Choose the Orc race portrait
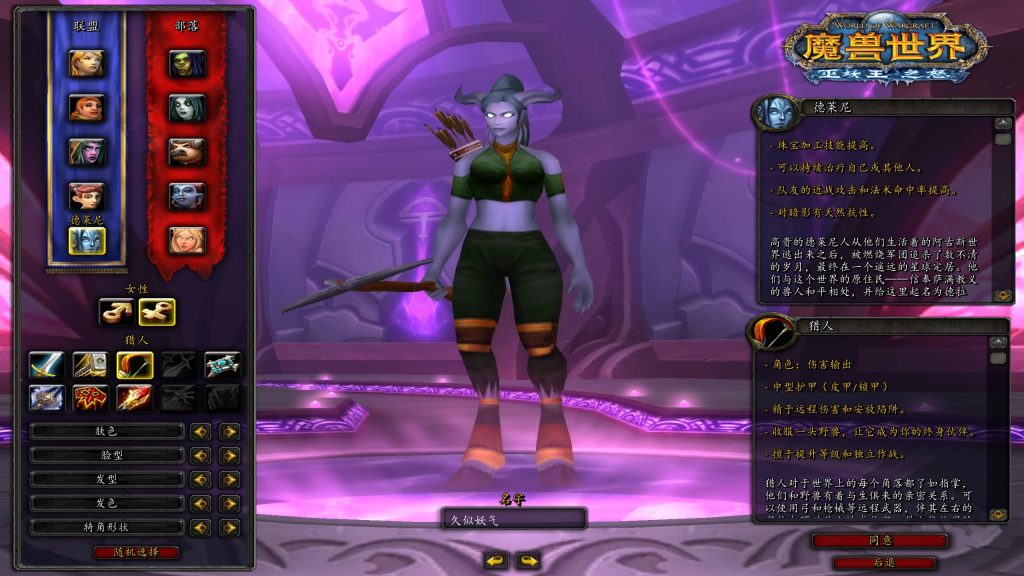The image size is (1024, 576). (187, 63)
